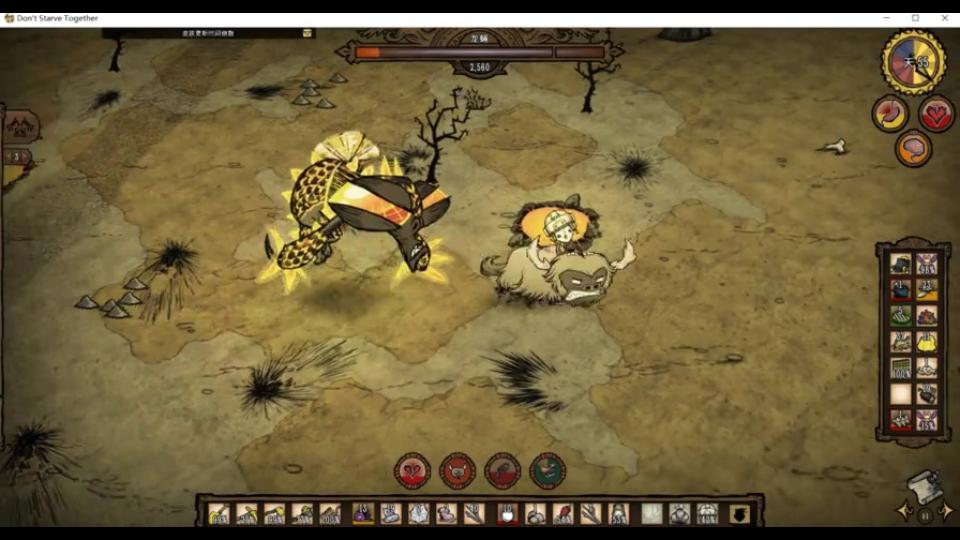Activate the orange beefalo-face circular icon
The image size is (960, 540).
pyautogui.click(x=458, y=470)
